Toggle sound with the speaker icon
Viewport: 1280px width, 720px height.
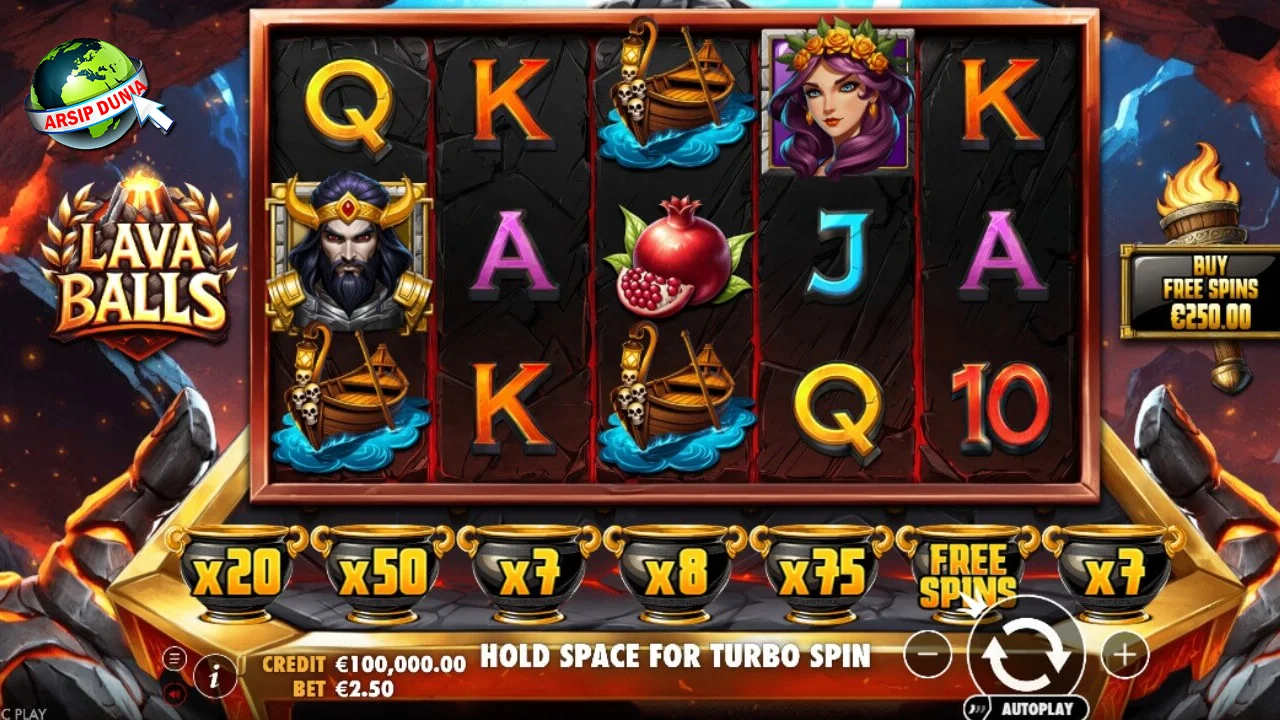tap(176, 691)
